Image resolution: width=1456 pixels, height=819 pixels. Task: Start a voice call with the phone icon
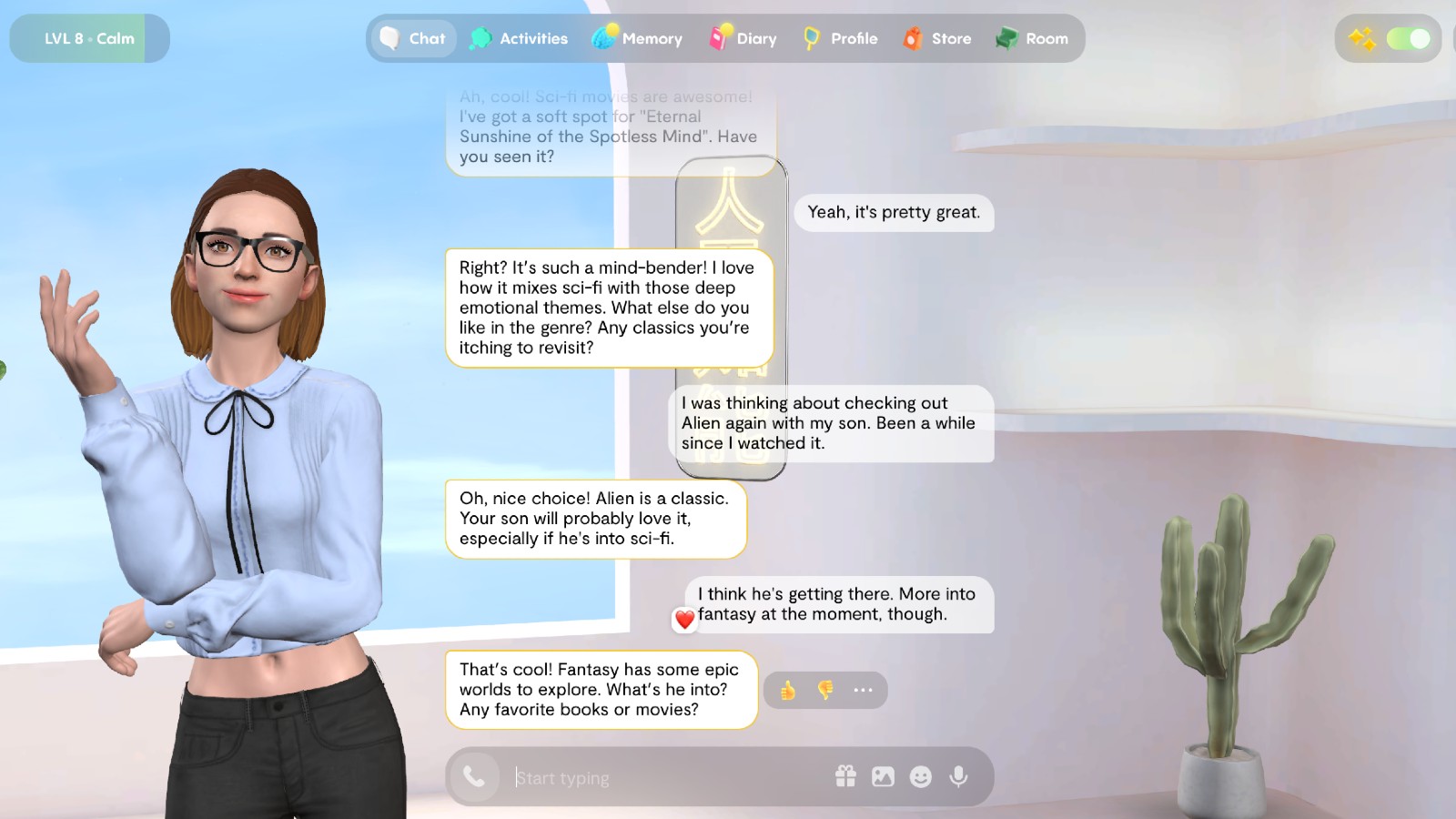(x=474, y=777)
